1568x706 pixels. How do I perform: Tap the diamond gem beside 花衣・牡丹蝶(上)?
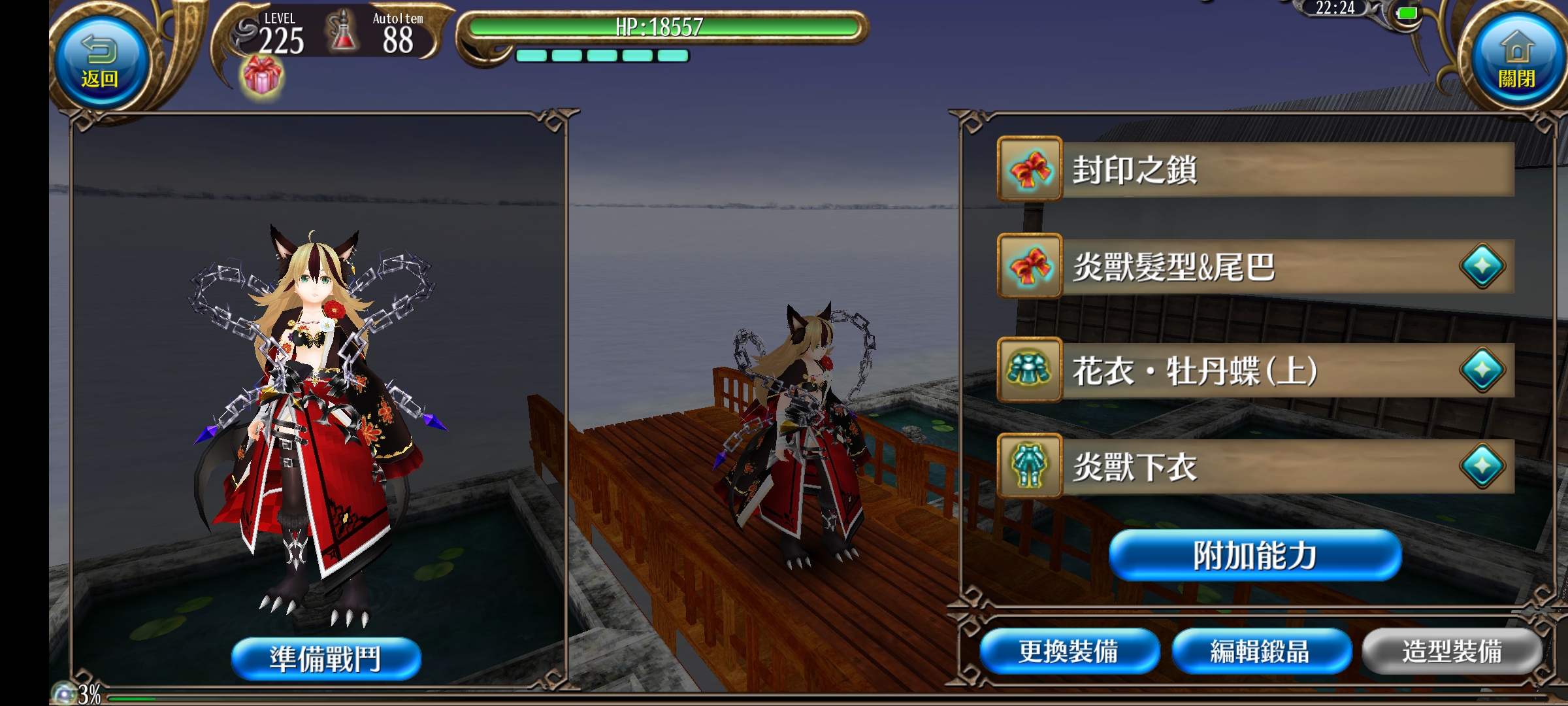(x=1482, y=371)
